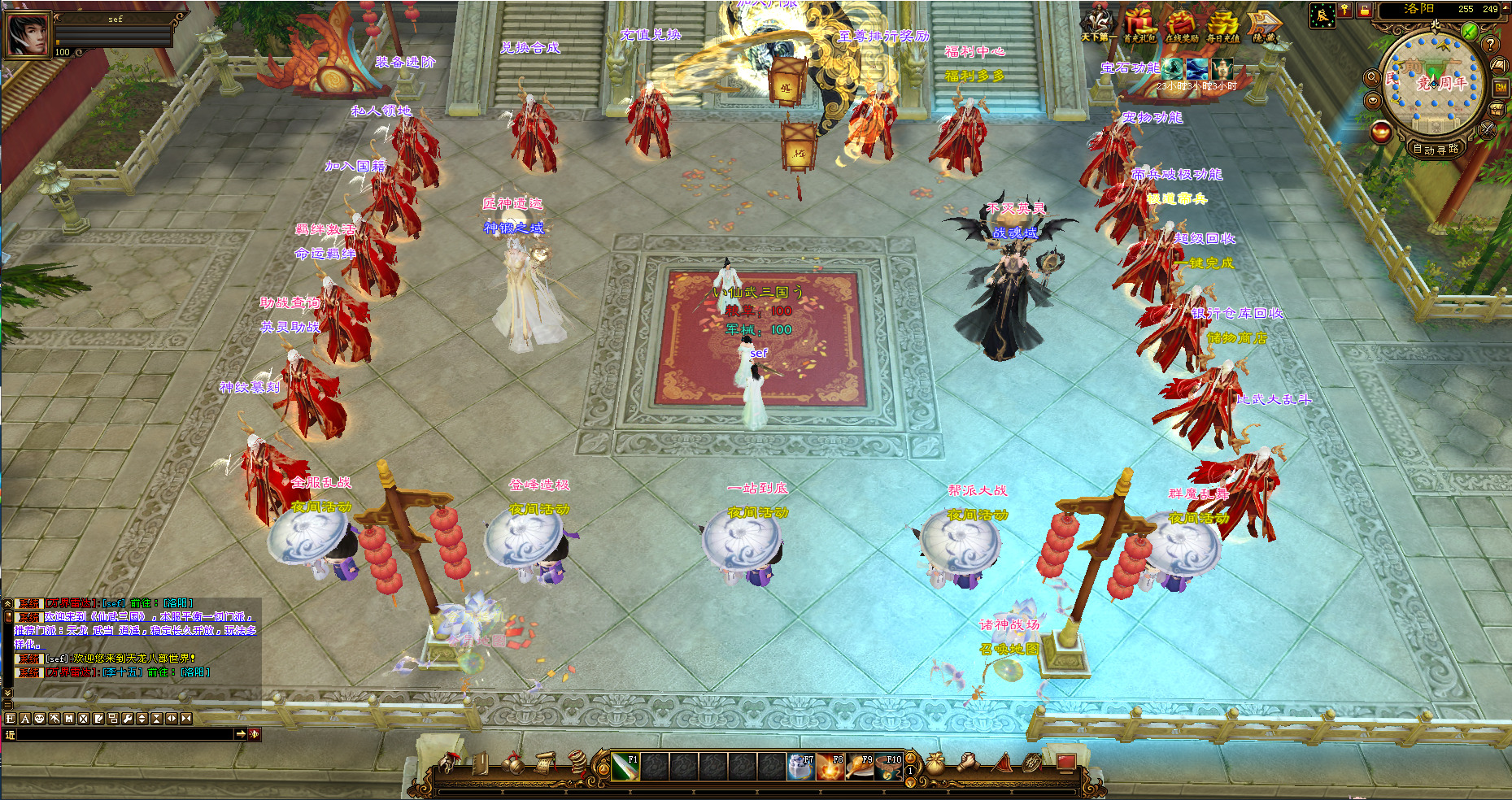This screenshot has height=800, width=1512.
Task: Use the F9 roast chicken leg item
Action: (x=860, y=767)
